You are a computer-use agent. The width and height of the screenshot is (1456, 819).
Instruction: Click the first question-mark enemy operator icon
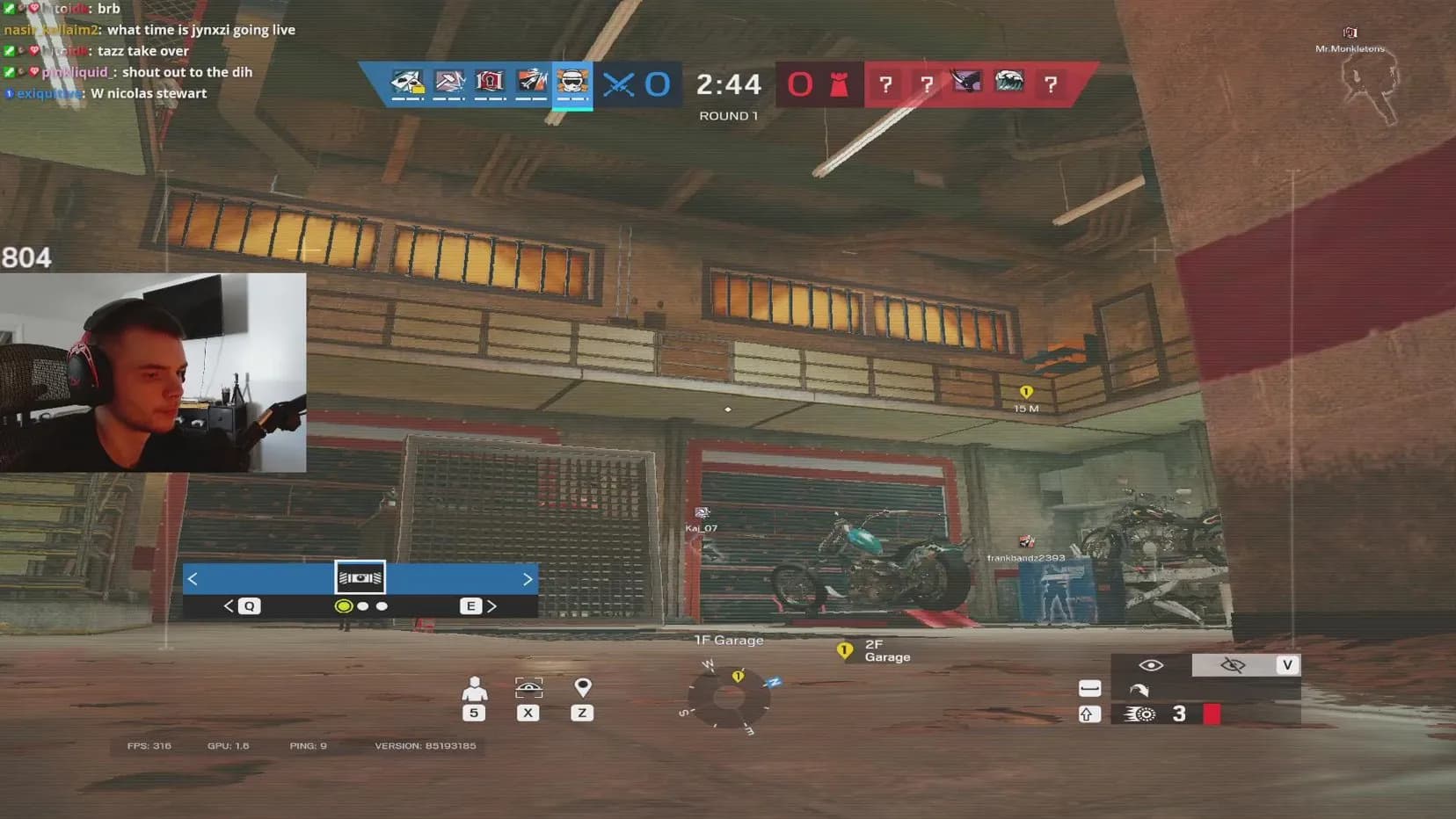pyautogui.click(x=887, y=84)
